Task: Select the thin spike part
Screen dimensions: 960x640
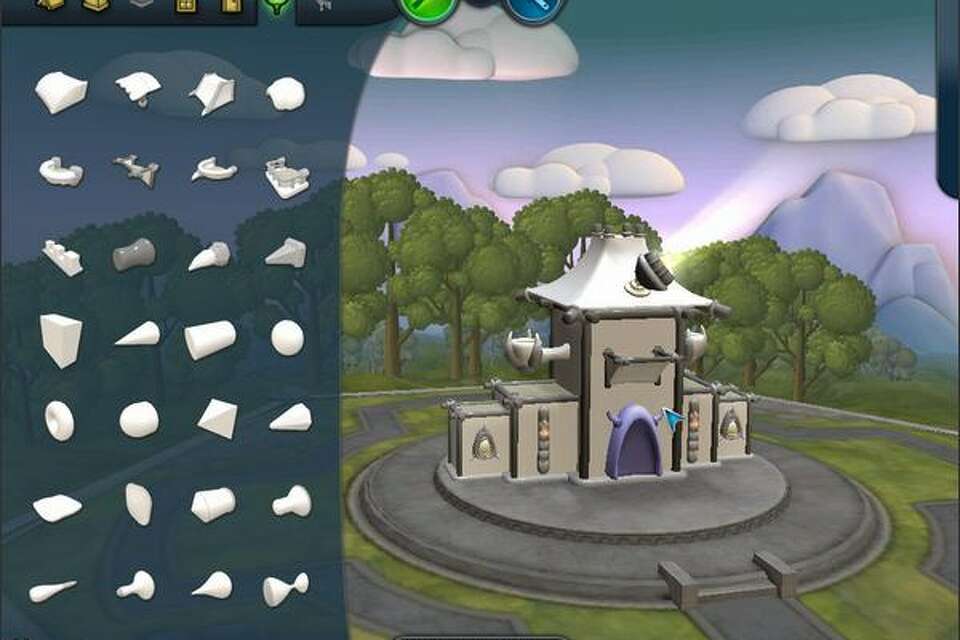Action: click(x=52, y=590)
